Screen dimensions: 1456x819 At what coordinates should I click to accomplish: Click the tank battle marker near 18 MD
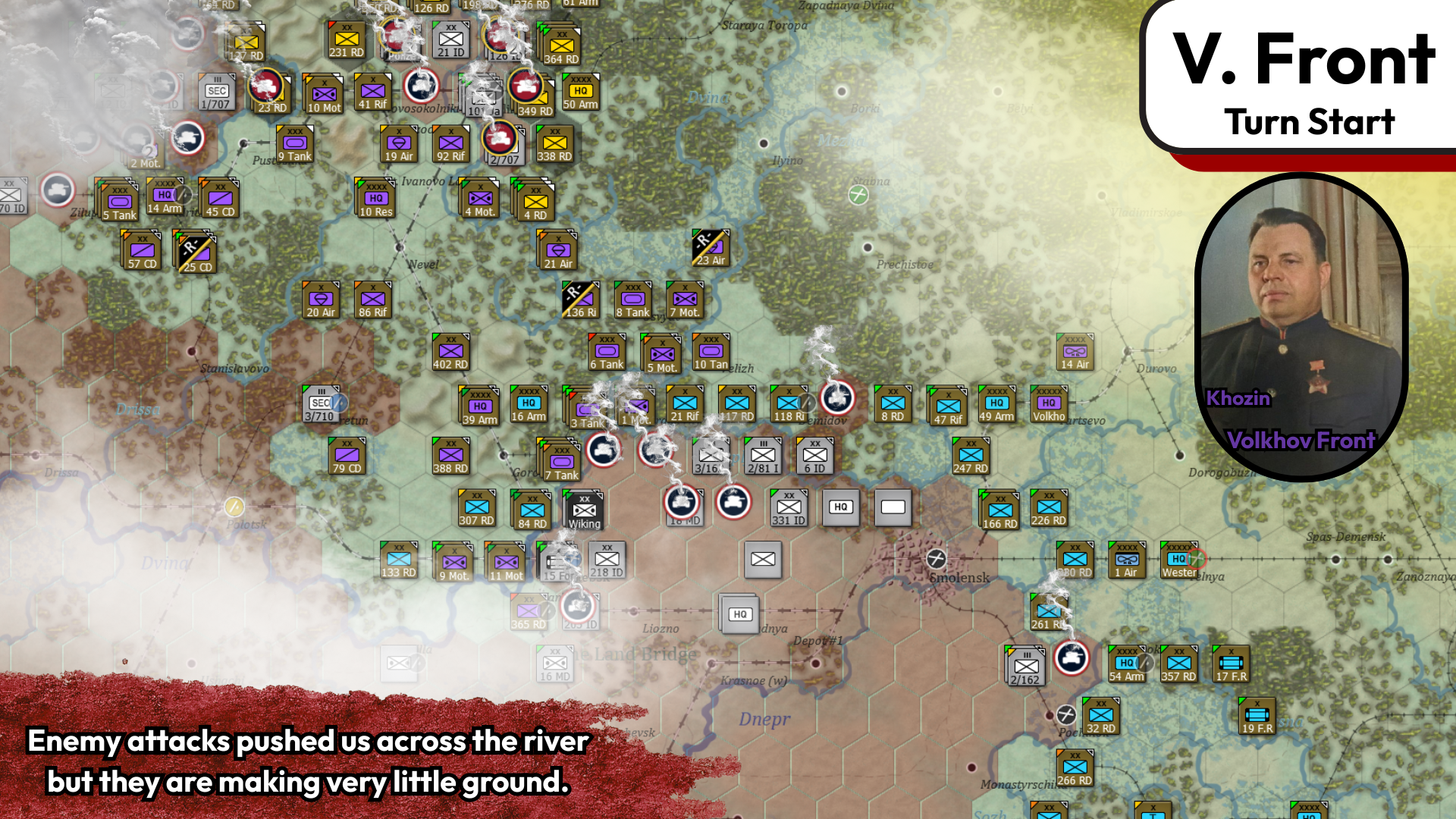pos(682,500)
